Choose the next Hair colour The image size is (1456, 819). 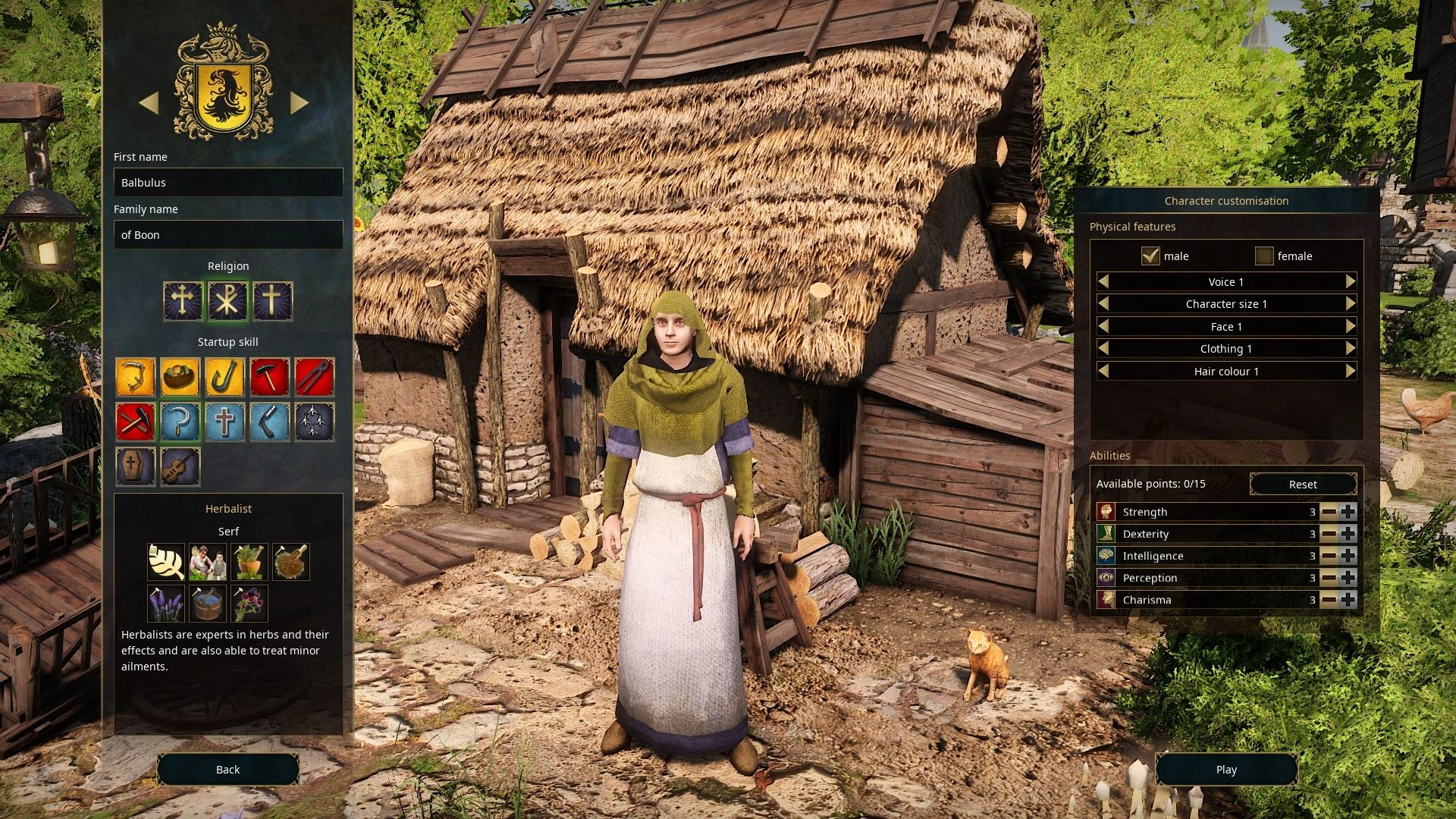point(1350,371)
